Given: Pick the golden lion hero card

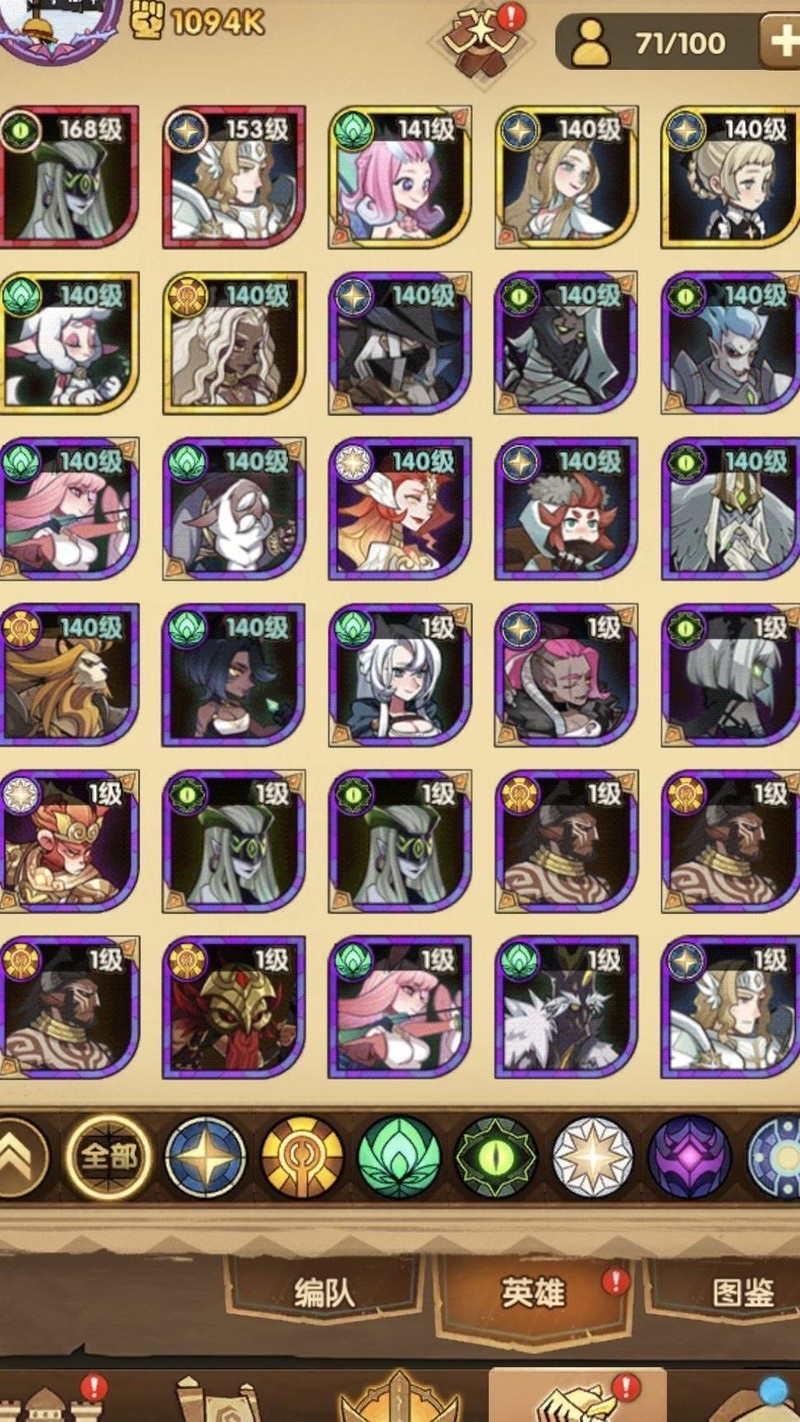Looking at the screenshot, I should 69,675.
